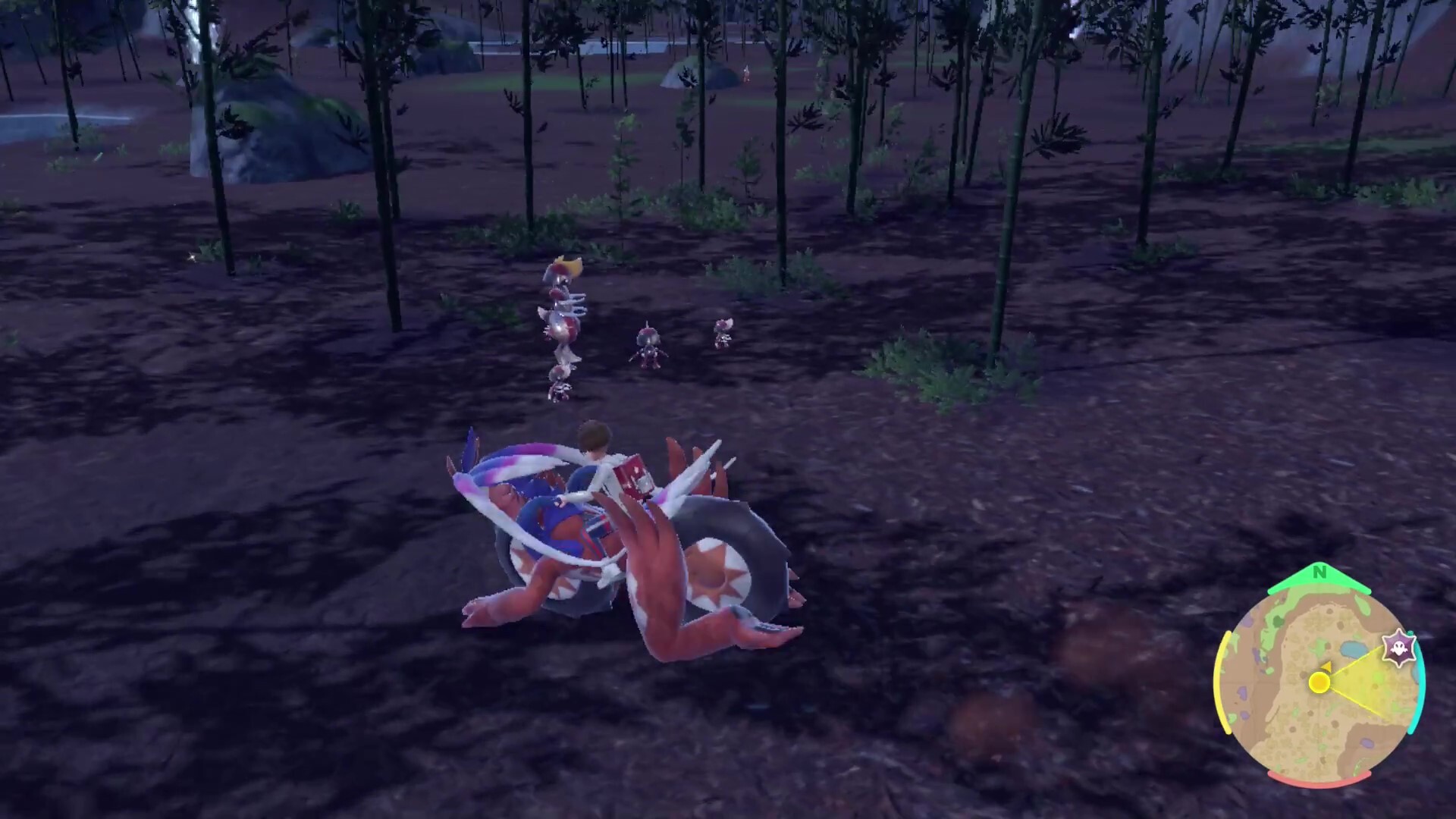
Task: Select the yellow player position marker on the minimap
Action: [x=1320, y=682]
